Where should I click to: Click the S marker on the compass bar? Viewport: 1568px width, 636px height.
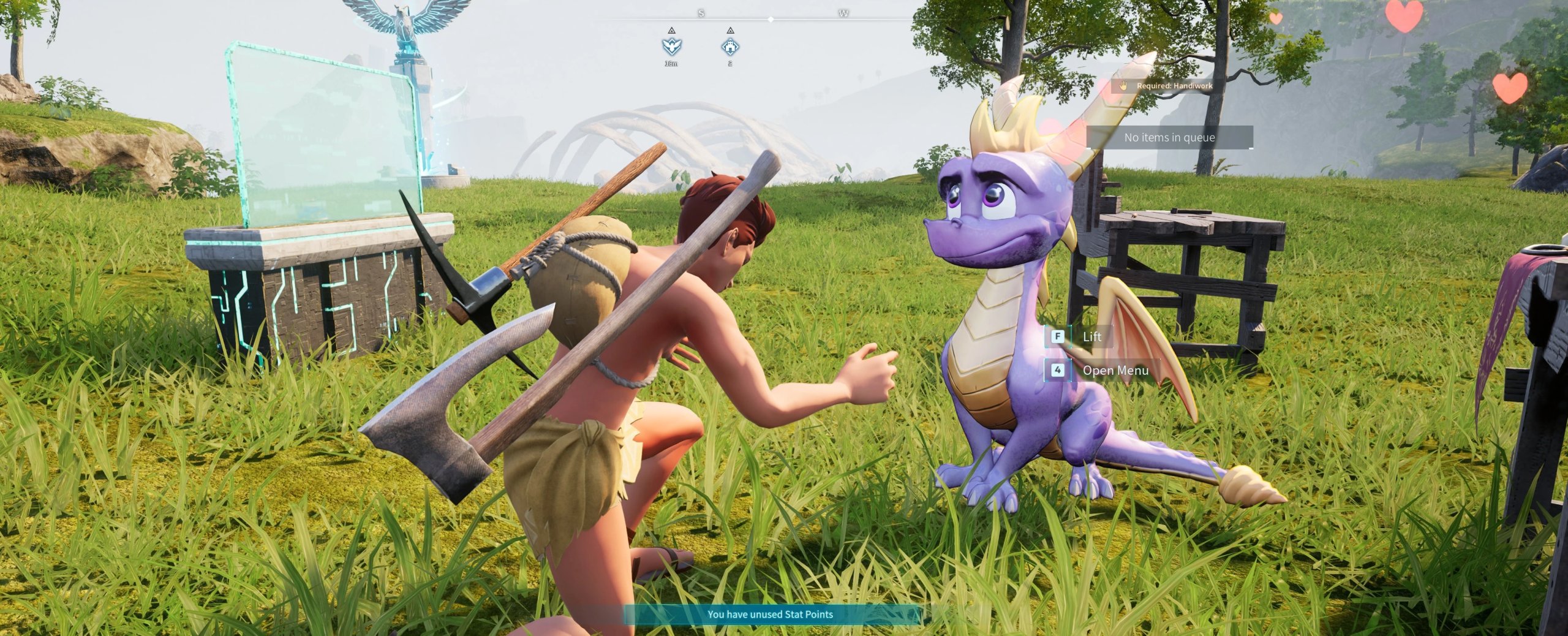click(701, 13)
